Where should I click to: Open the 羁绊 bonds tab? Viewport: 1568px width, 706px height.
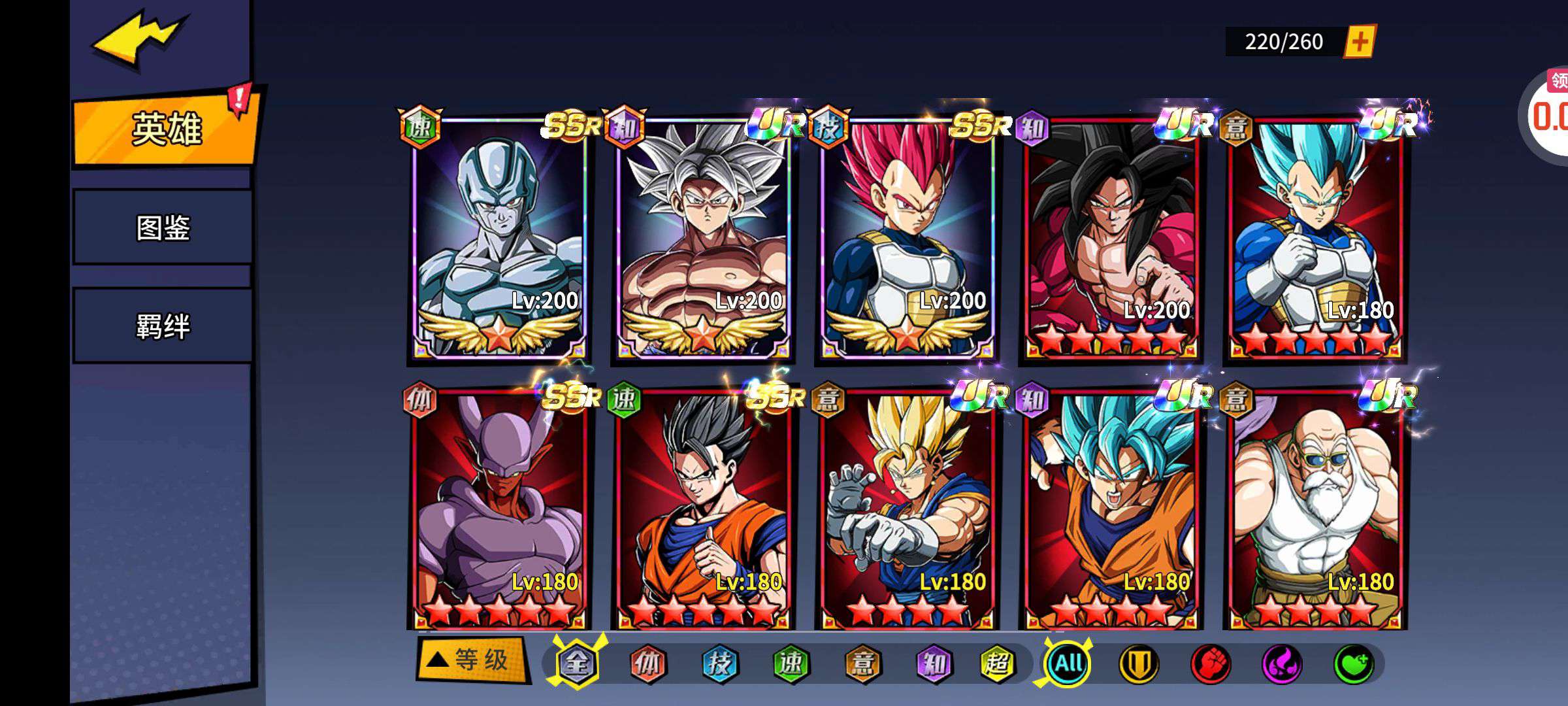(163, 326)
